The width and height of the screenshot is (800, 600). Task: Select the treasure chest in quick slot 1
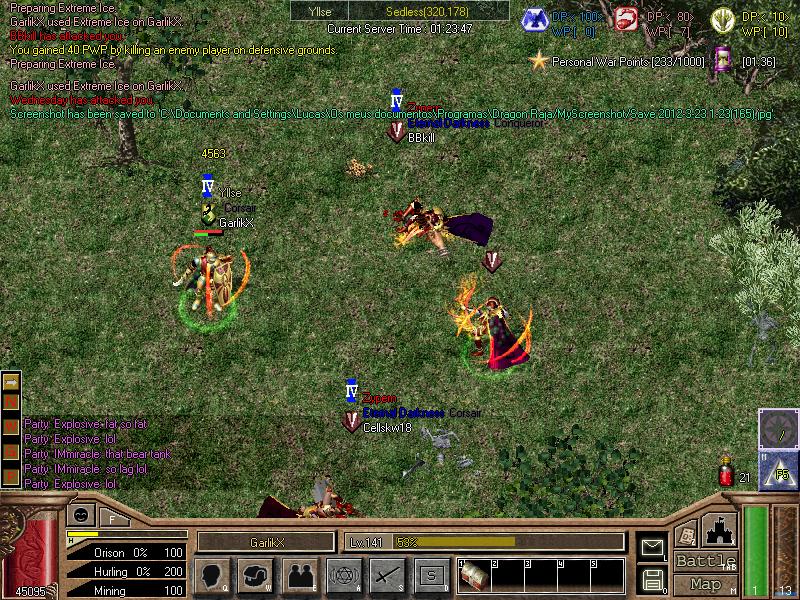pos(473,576)
